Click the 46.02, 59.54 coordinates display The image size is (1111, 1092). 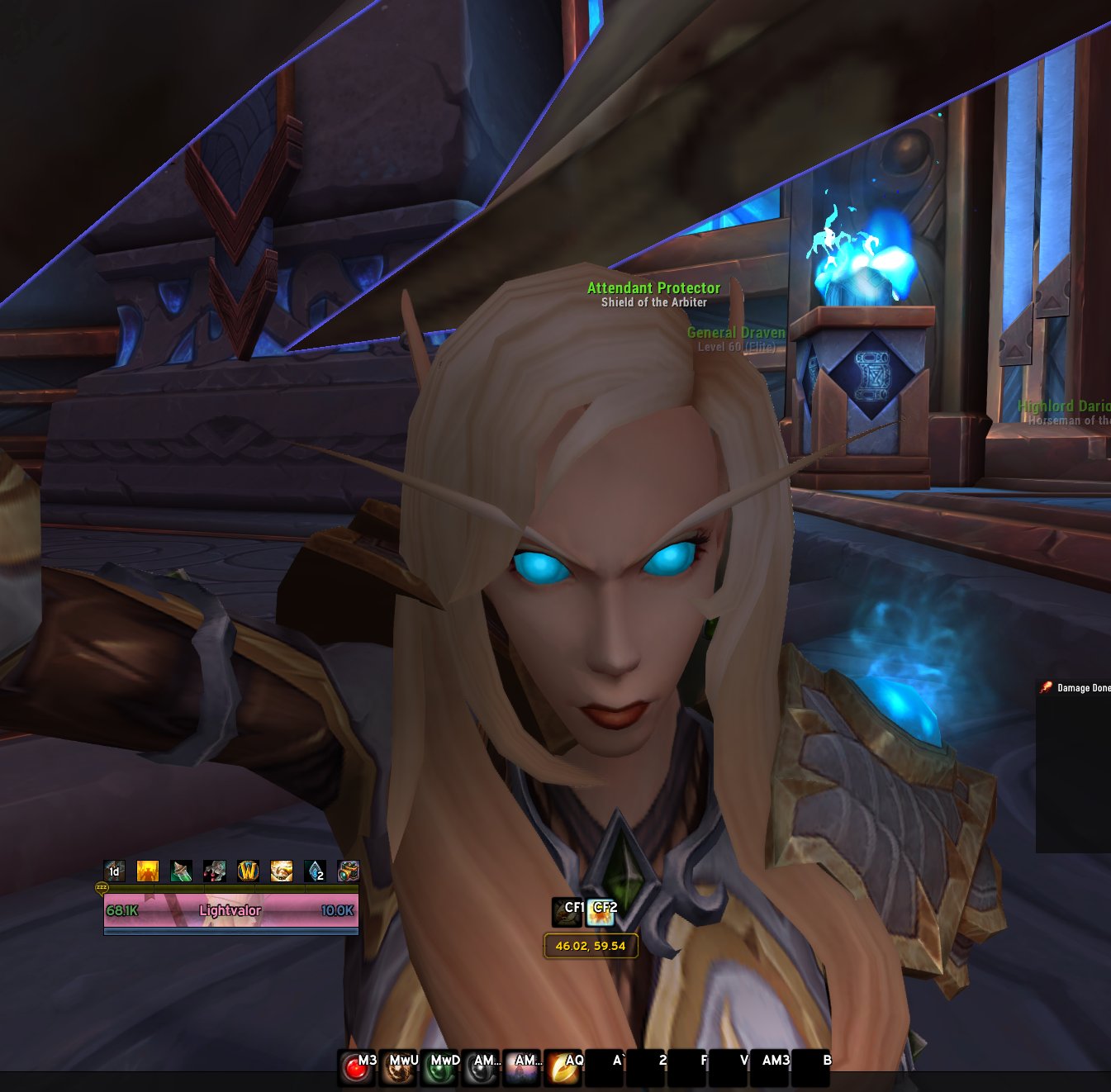pos(591,947)
